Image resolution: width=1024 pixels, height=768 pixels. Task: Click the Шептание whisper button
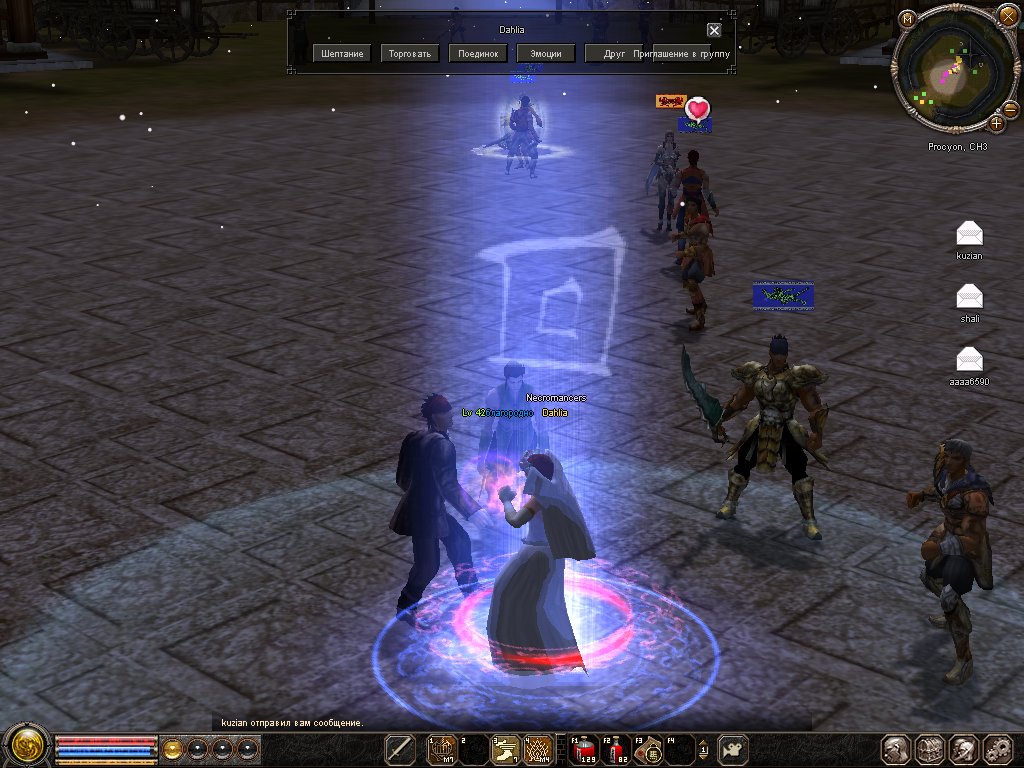[x=343, y=53]
